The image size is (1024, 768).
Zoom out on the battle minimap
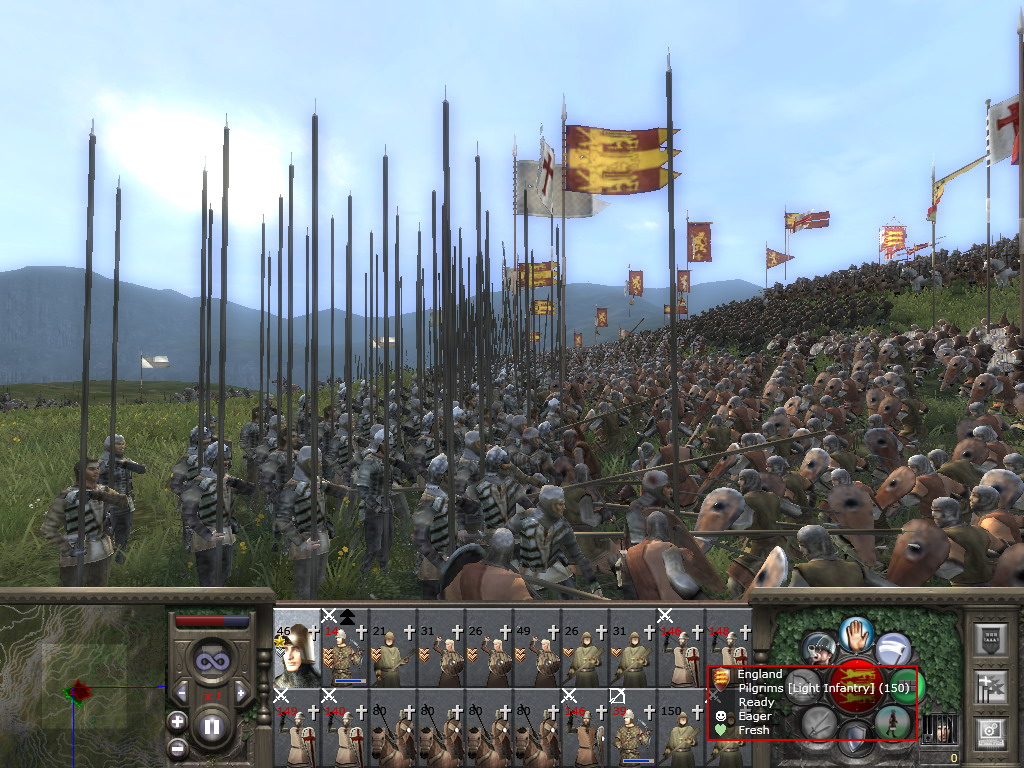click(177, 746)
